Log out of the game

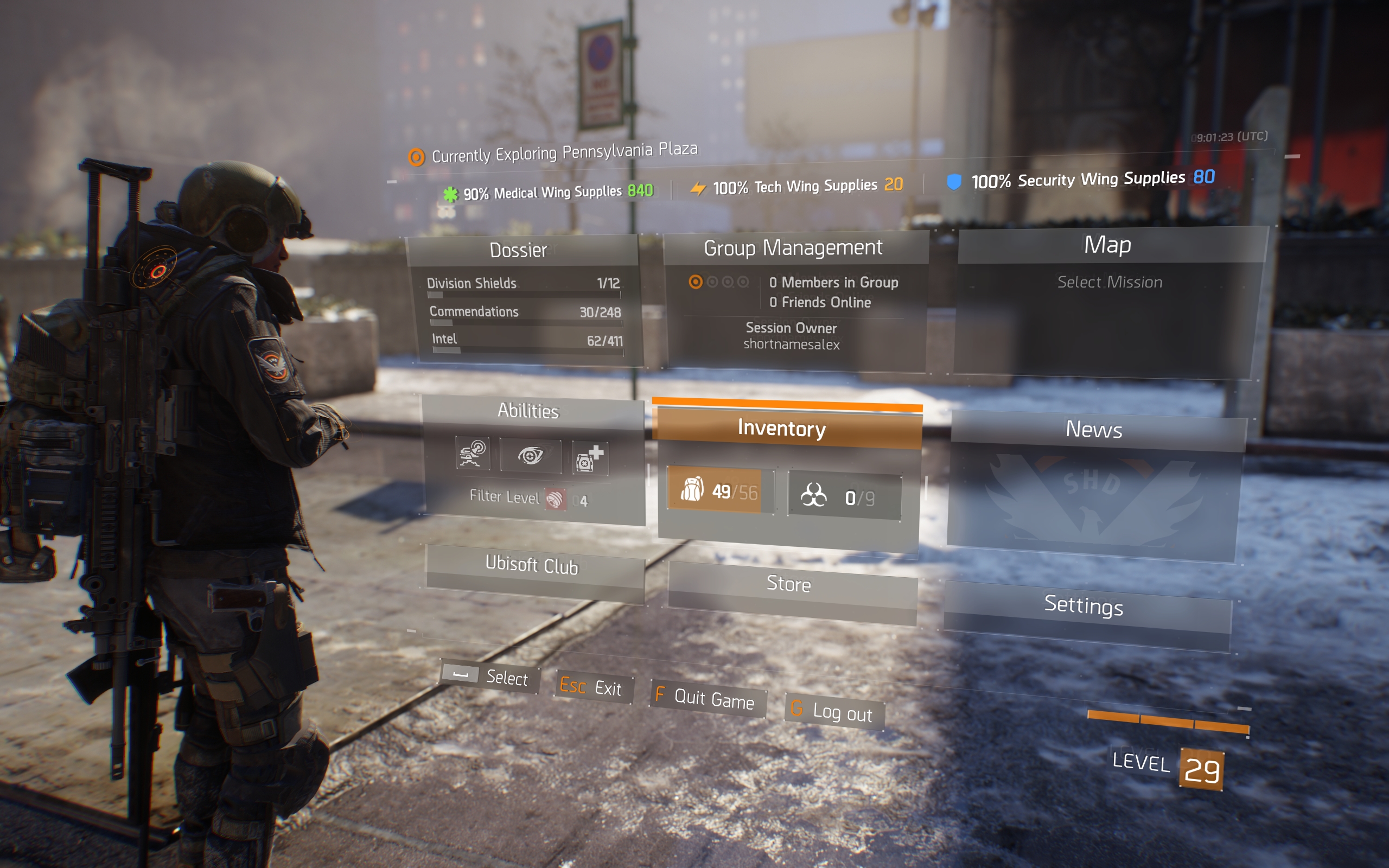[834, 713]
